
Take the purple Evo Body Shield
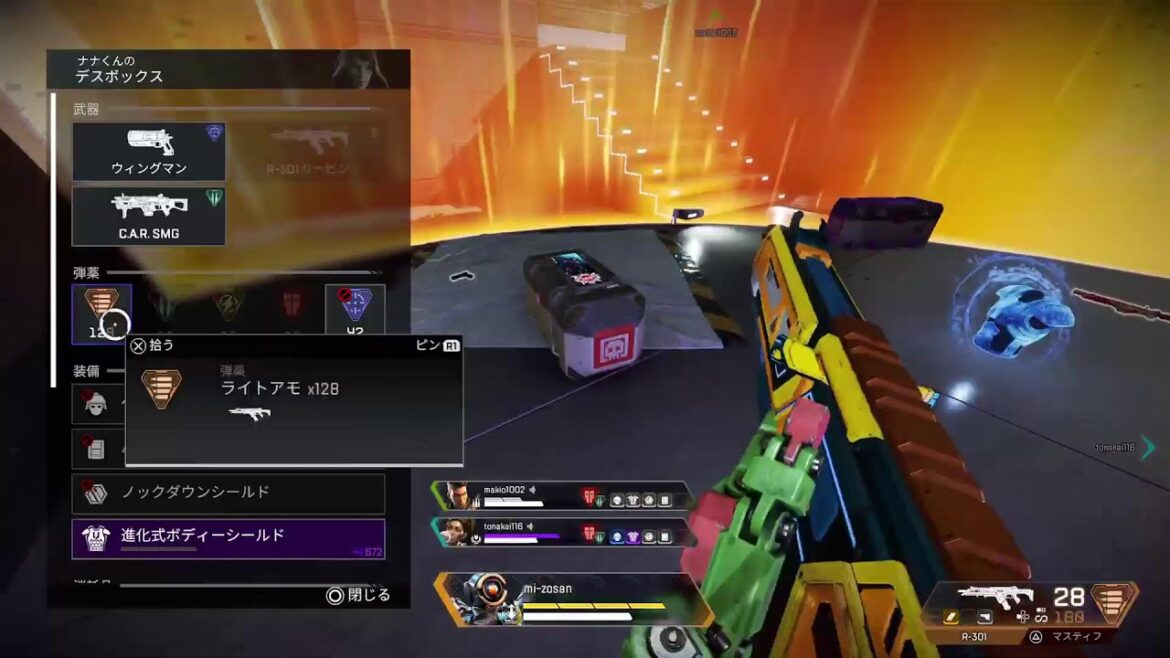(x=228, y=538)
